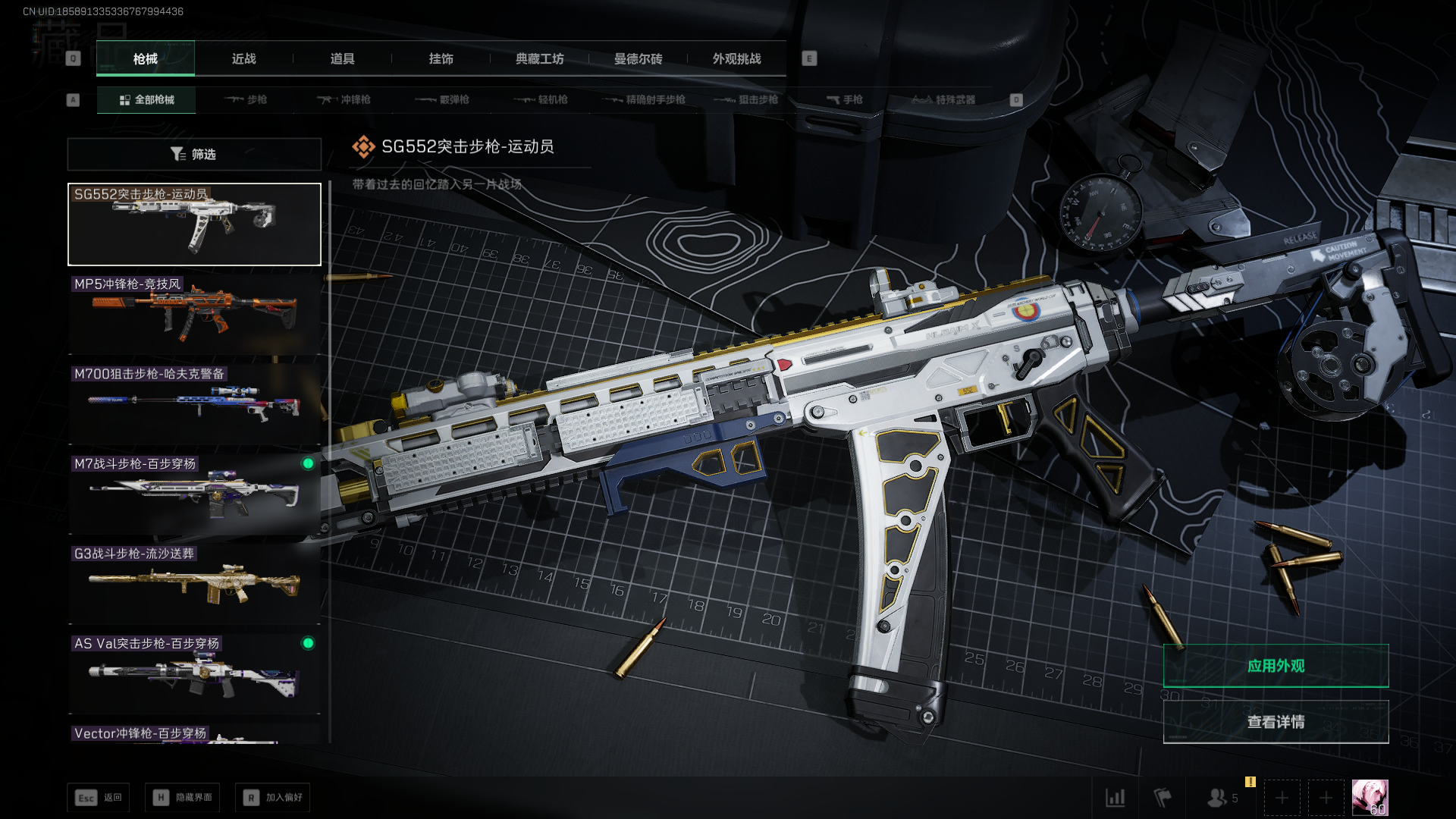Viewport: 1456px width, 819px height.
Task: Open the 筛选 filter options
Action: pos(194,154)
